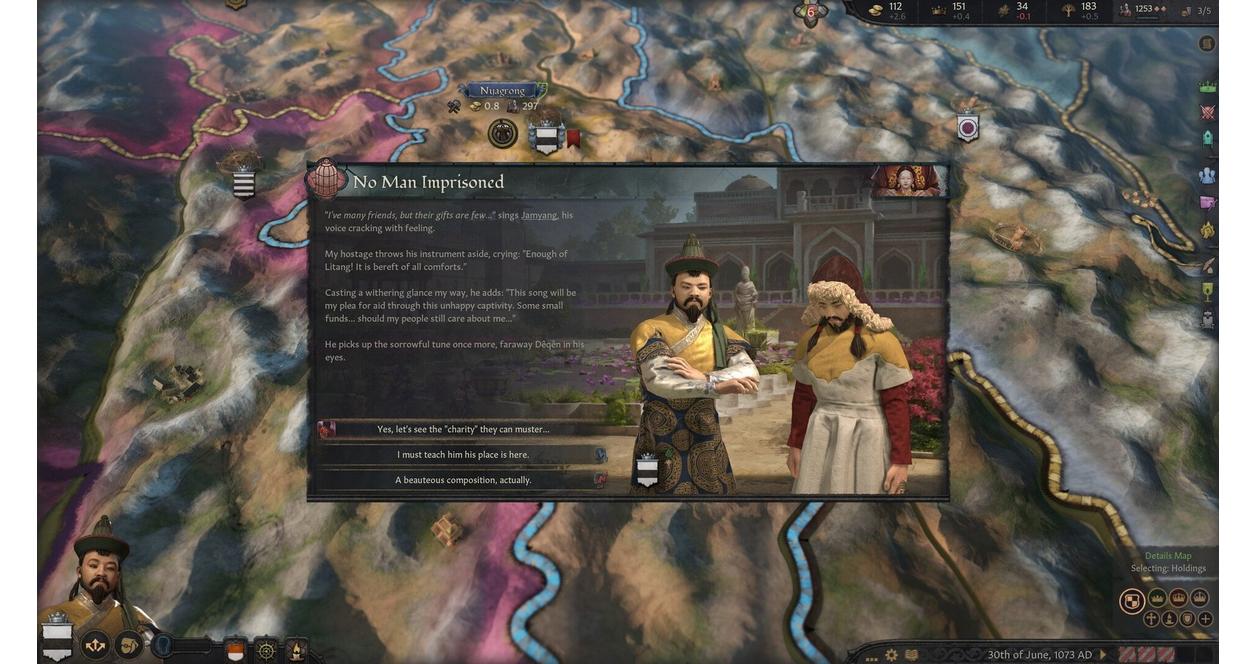This screenshot has height=664, width=1256.
Task: Click the Nuagrong army banner label
Action: pos(500,91)
